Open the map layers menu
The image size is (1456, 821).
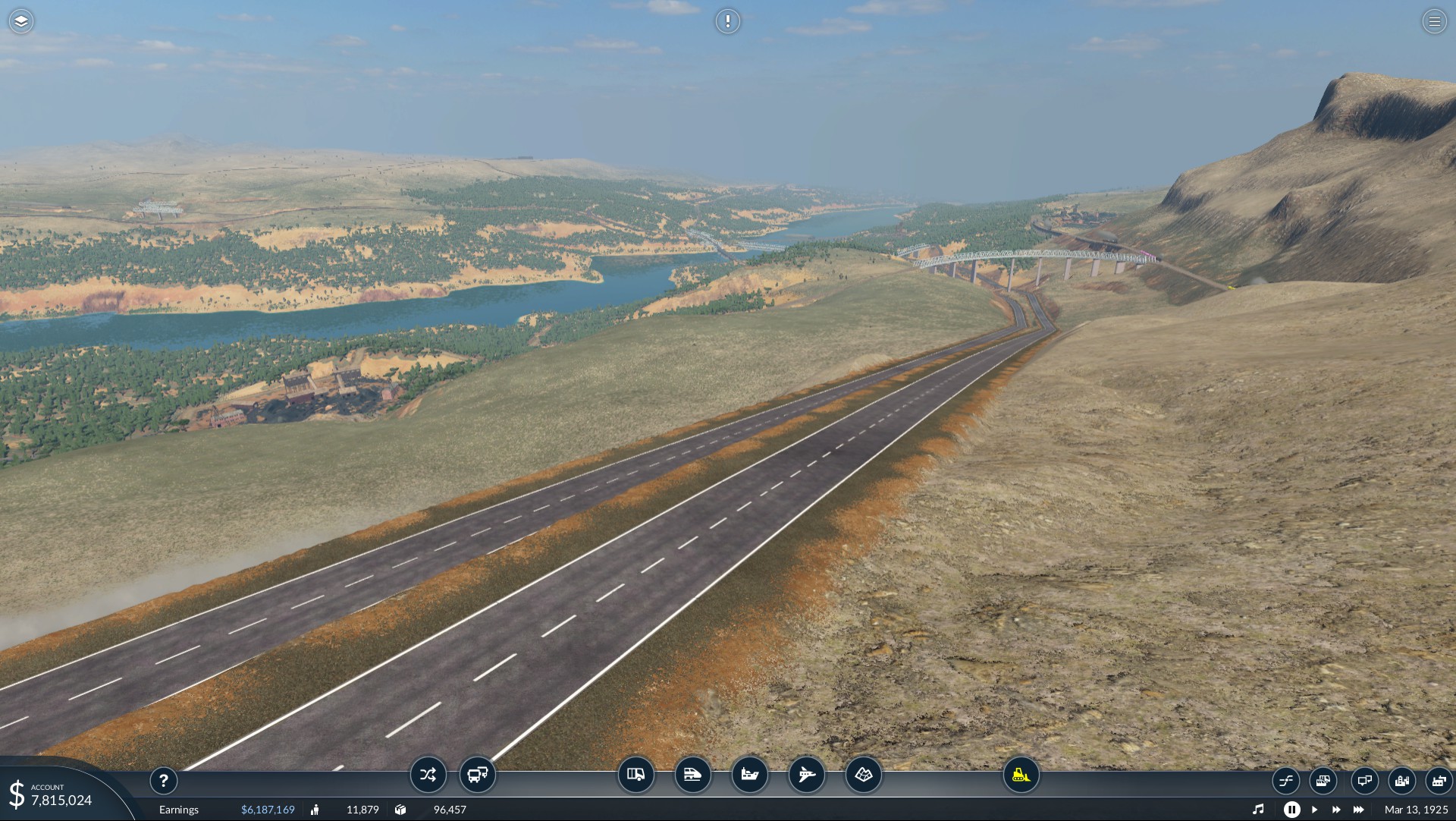click(x=21, y=21)
